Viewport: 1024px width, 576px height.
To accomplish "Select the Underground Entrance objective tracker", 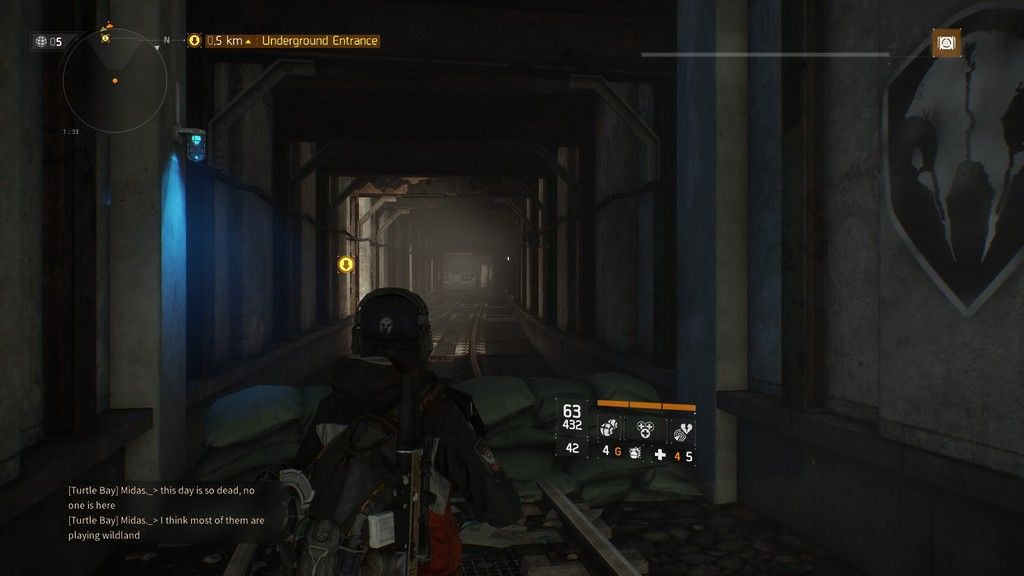I will pyautogui.click(x=293, y=41).
